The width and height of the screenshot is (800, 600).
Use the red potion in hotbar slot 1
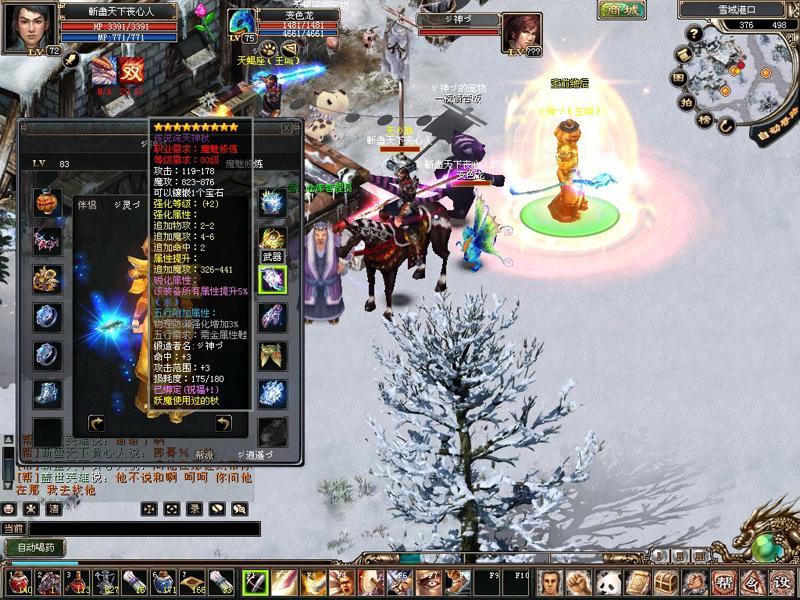(x=19, y=582)
